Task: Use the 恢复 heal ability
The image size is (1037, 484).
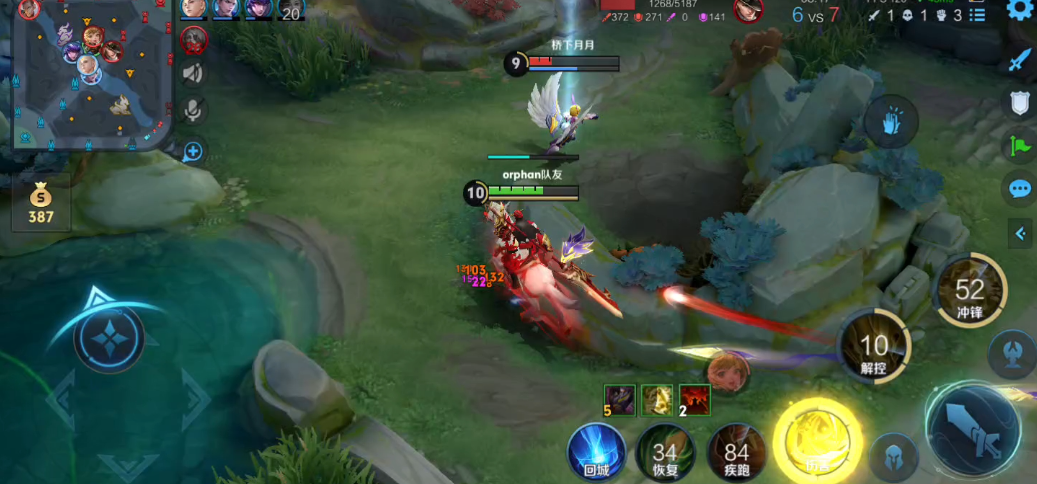Action: tap(664, 455)
